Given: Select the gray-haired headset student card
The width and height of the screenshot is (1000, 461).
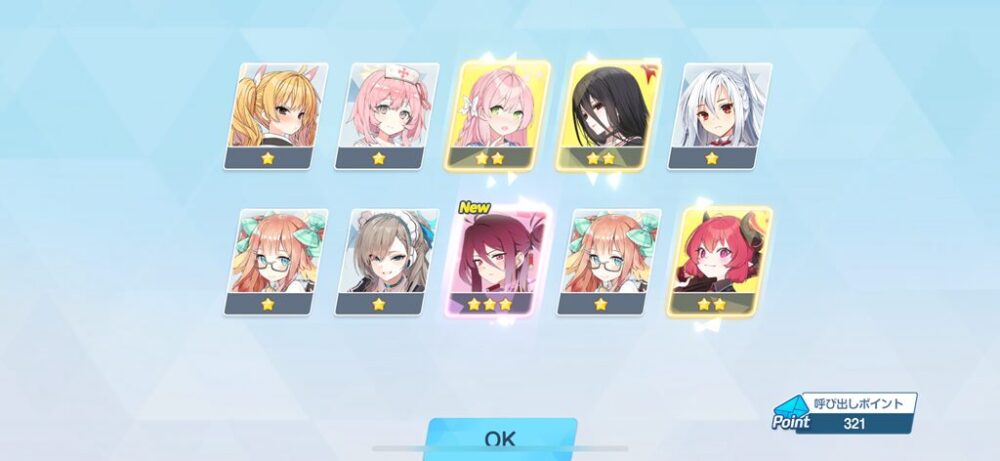Looking at the screenshot, I should point(387,260).
